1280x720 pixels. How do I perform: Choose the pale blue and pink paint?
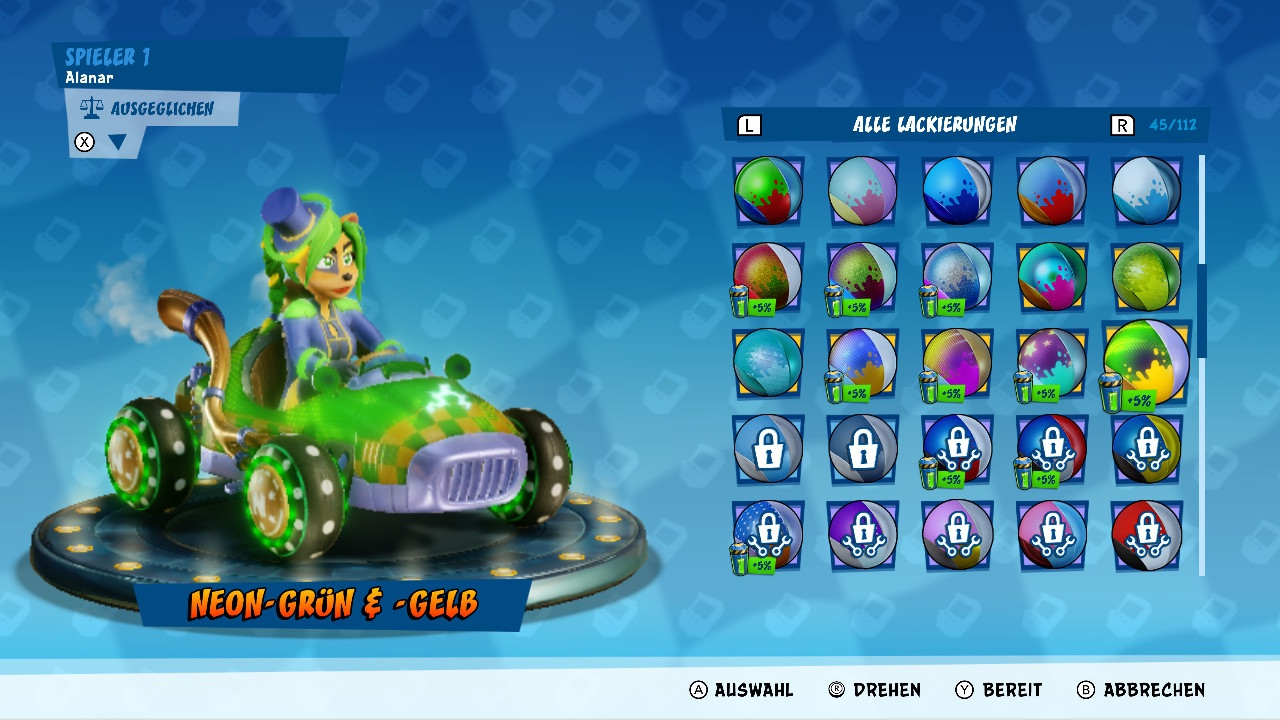(x=862, y=190)
